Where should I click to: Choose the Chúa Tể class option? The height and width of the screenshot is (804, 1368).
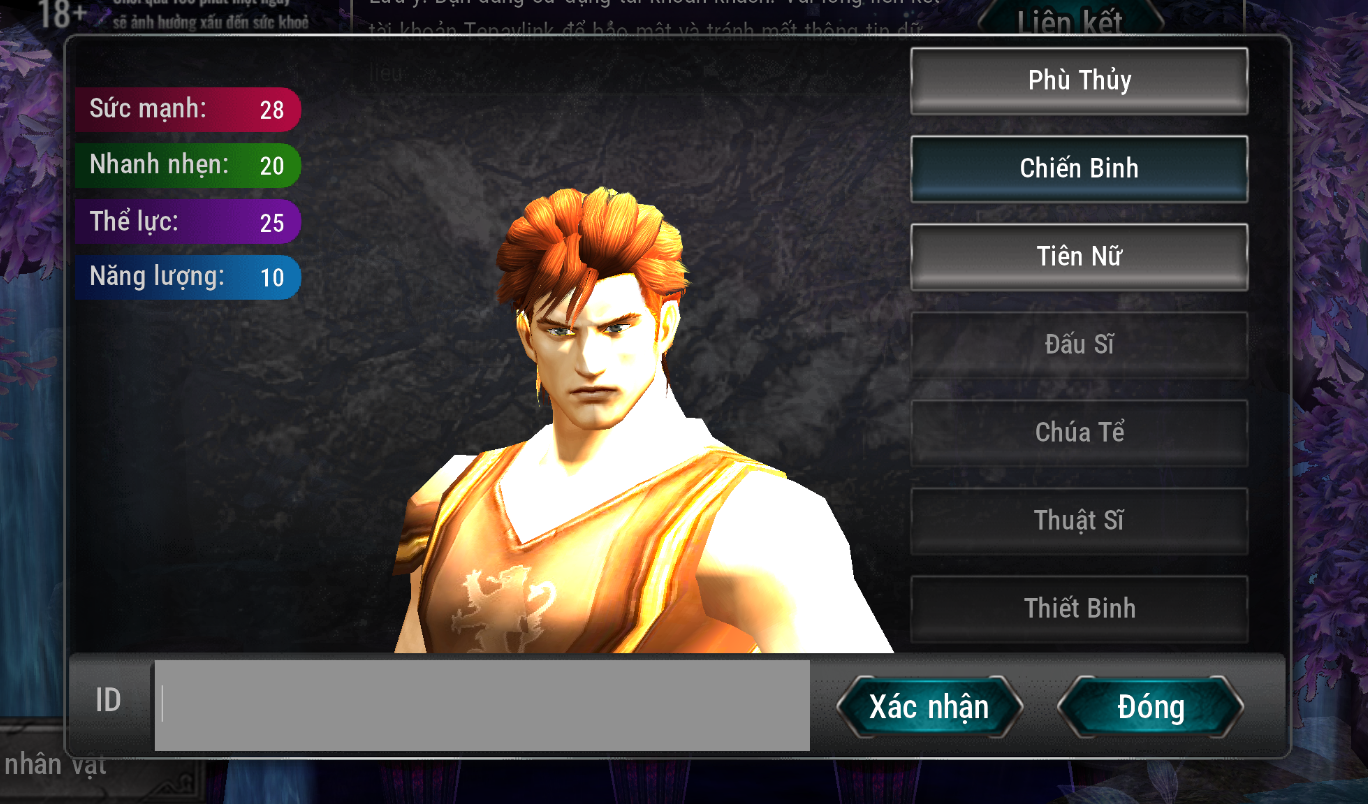[1079, 433]
